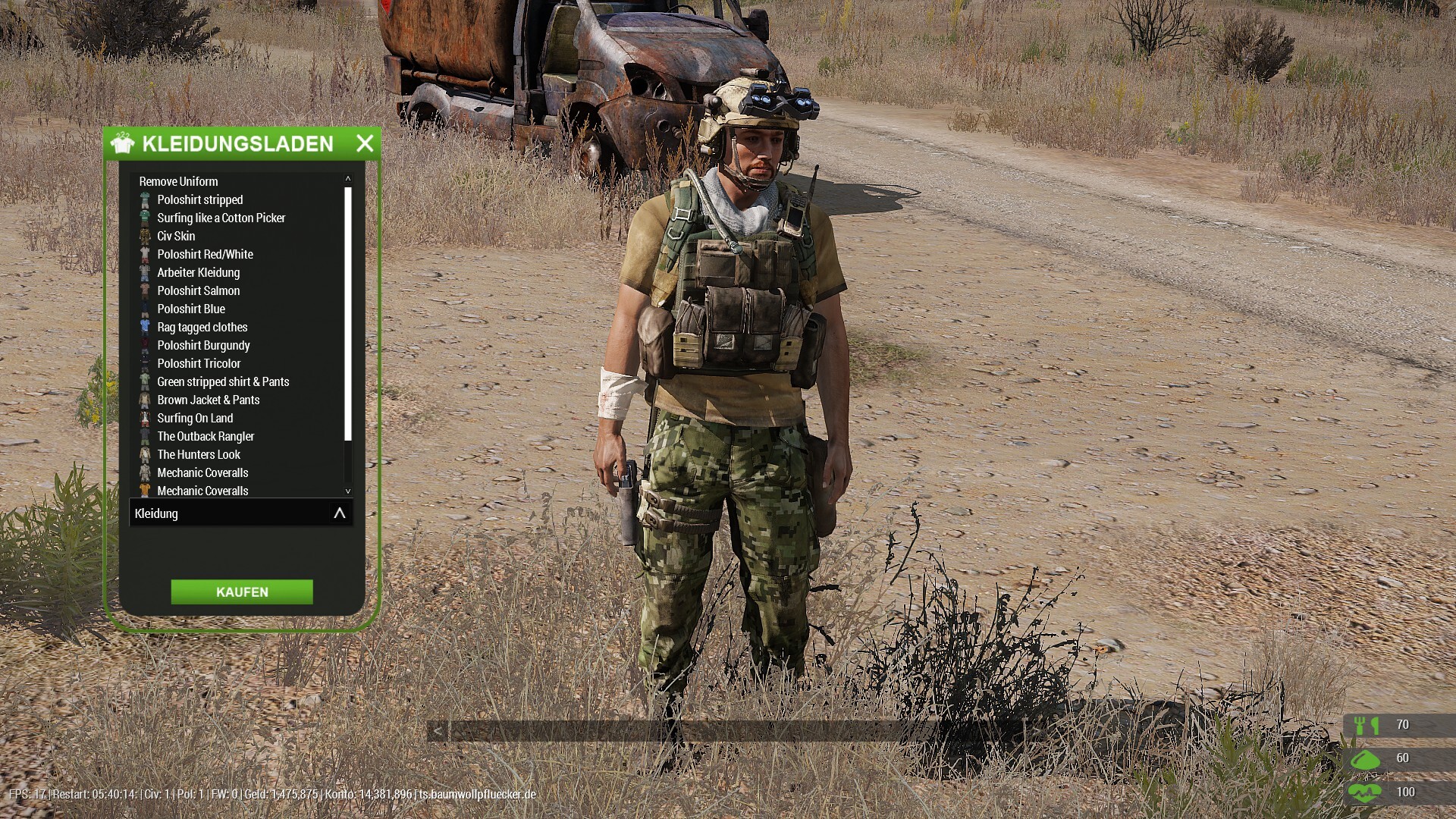Select Rag tagged clothes

click(x=202, y=327)
